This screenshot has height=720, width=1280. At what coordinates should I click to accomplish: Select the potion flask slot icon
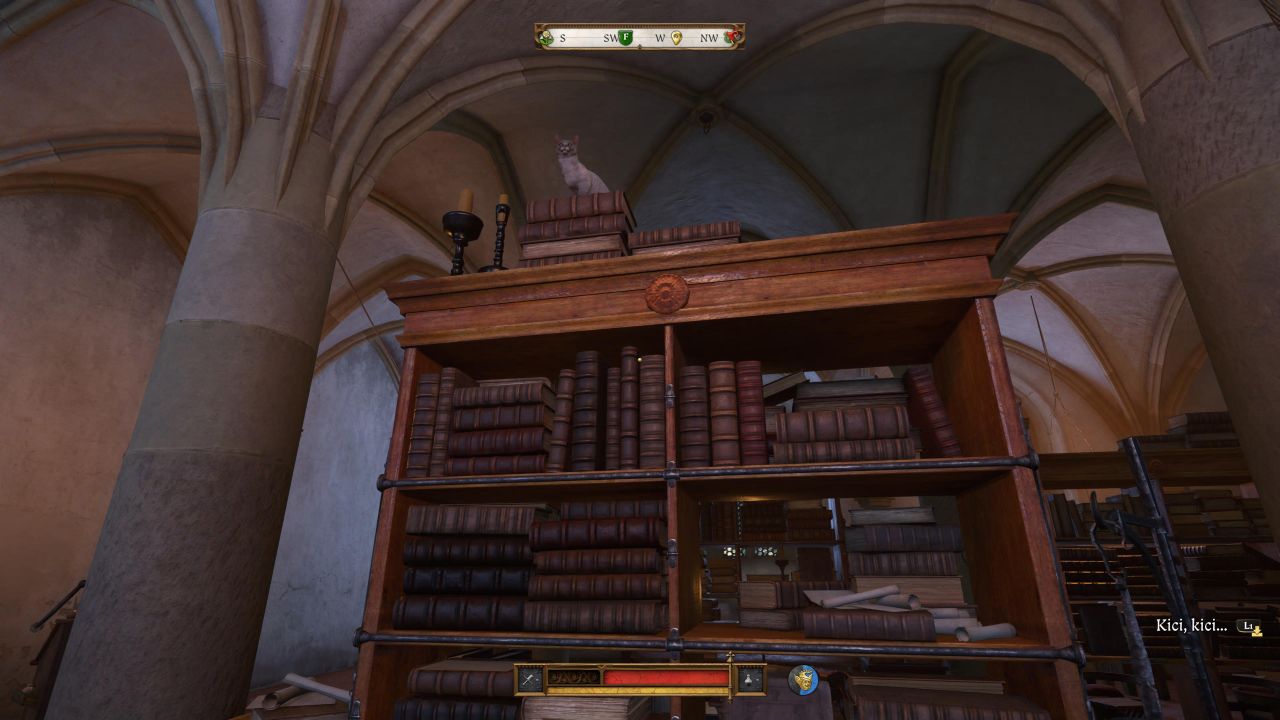[x=749, y=680]
